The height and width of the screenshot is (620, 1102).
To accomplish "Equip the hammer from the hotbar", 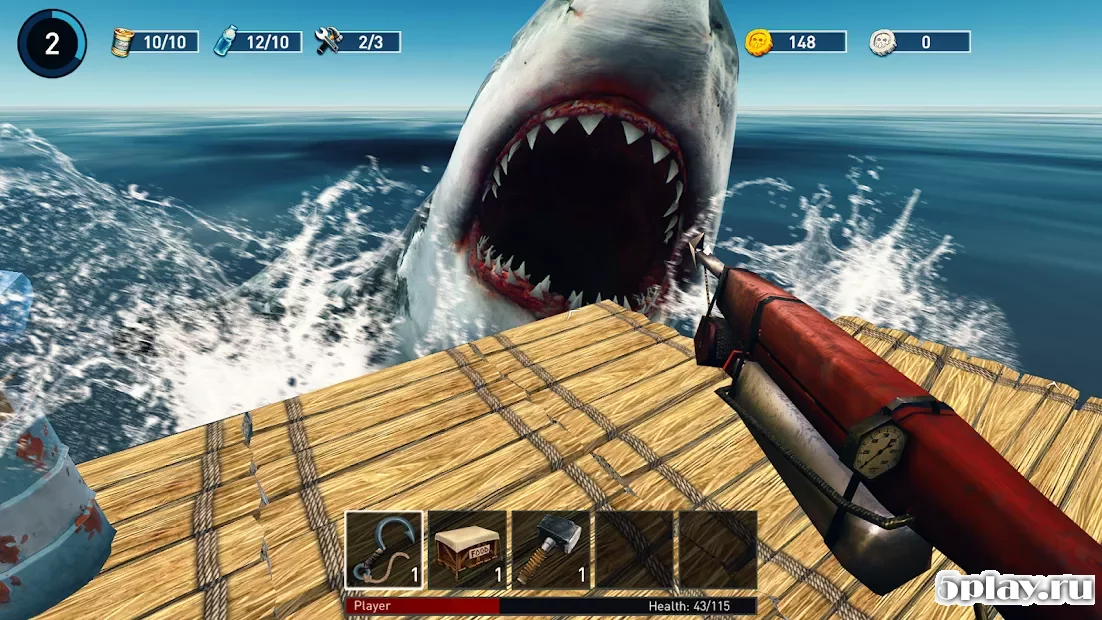I will (x=550, y=549).
